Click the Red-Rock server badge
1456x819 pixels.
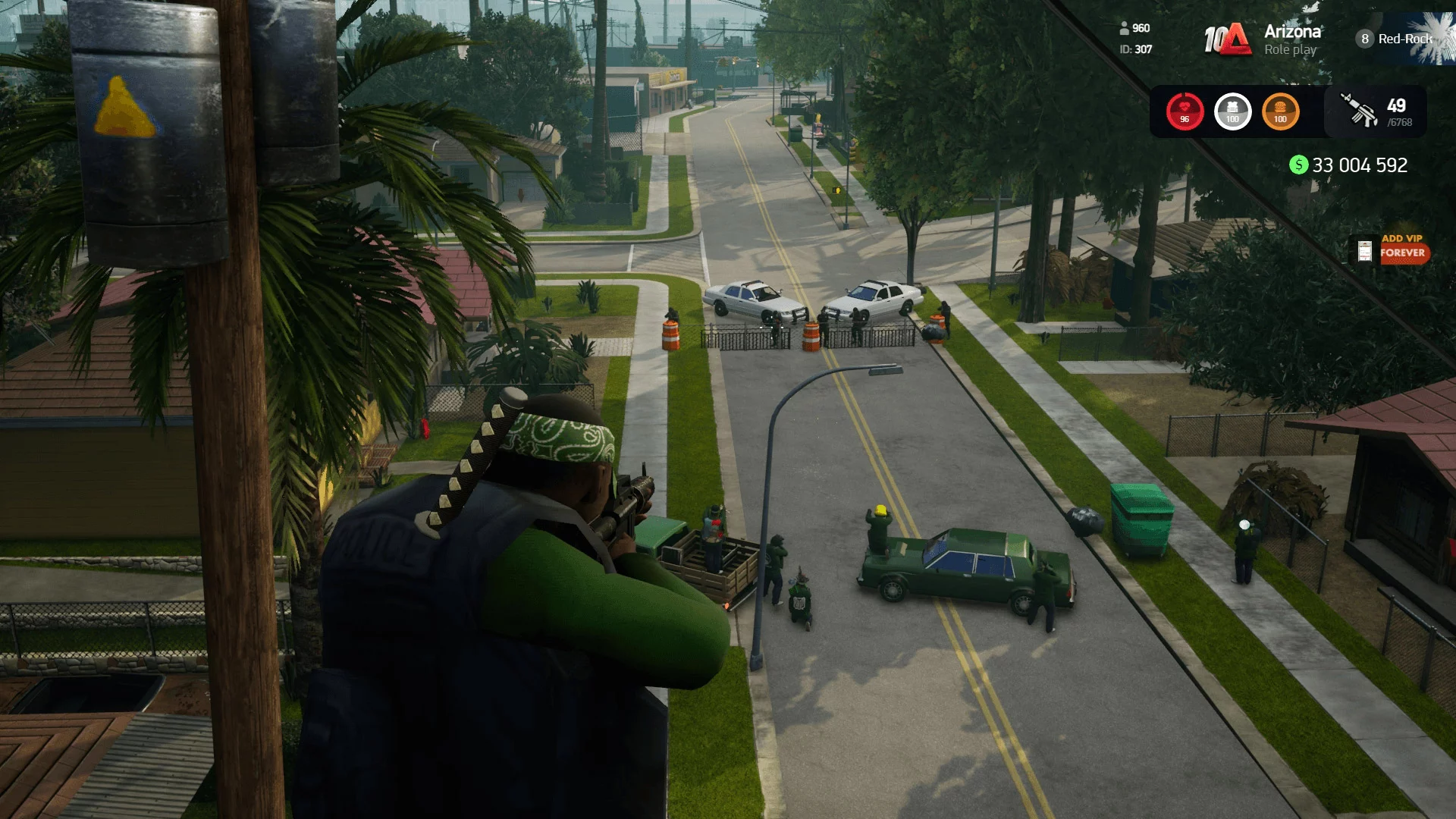click(1395, 39)
